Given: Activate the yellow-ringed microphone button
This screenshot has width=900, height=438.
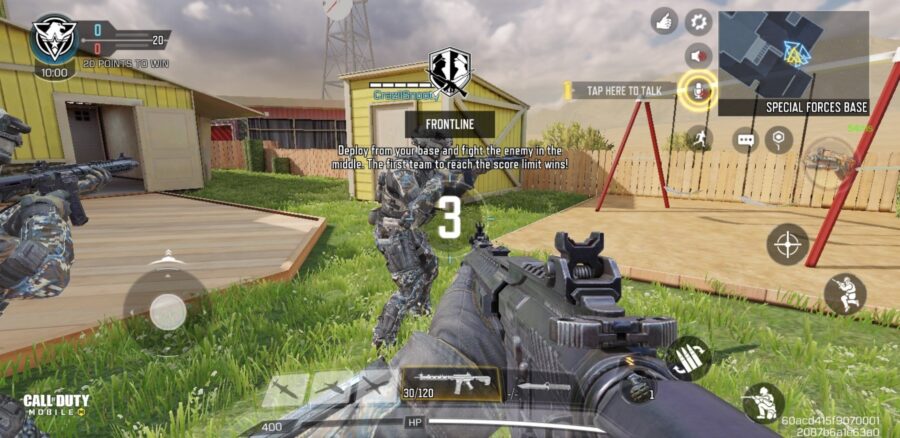Looking at the screenshot, I should tap(697, 91).
